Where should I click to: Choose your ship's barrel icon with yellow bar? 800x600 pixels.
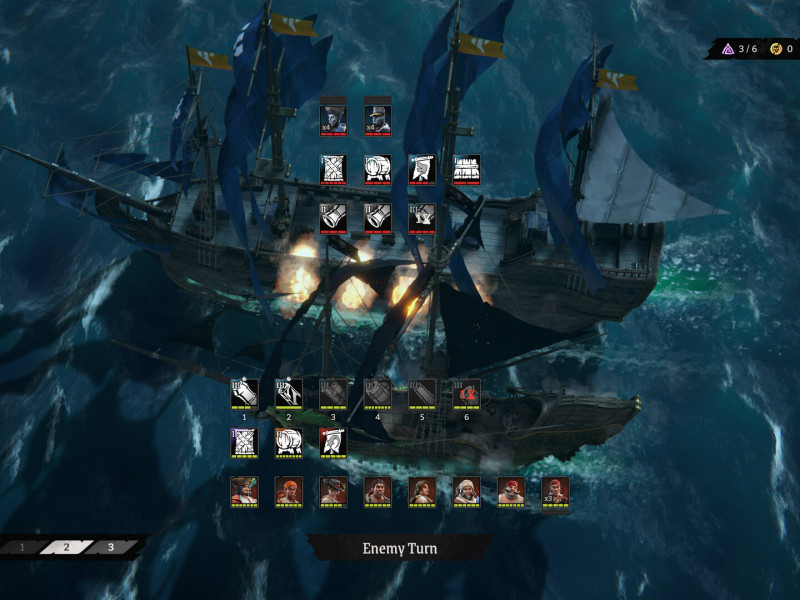coord(289,442)
